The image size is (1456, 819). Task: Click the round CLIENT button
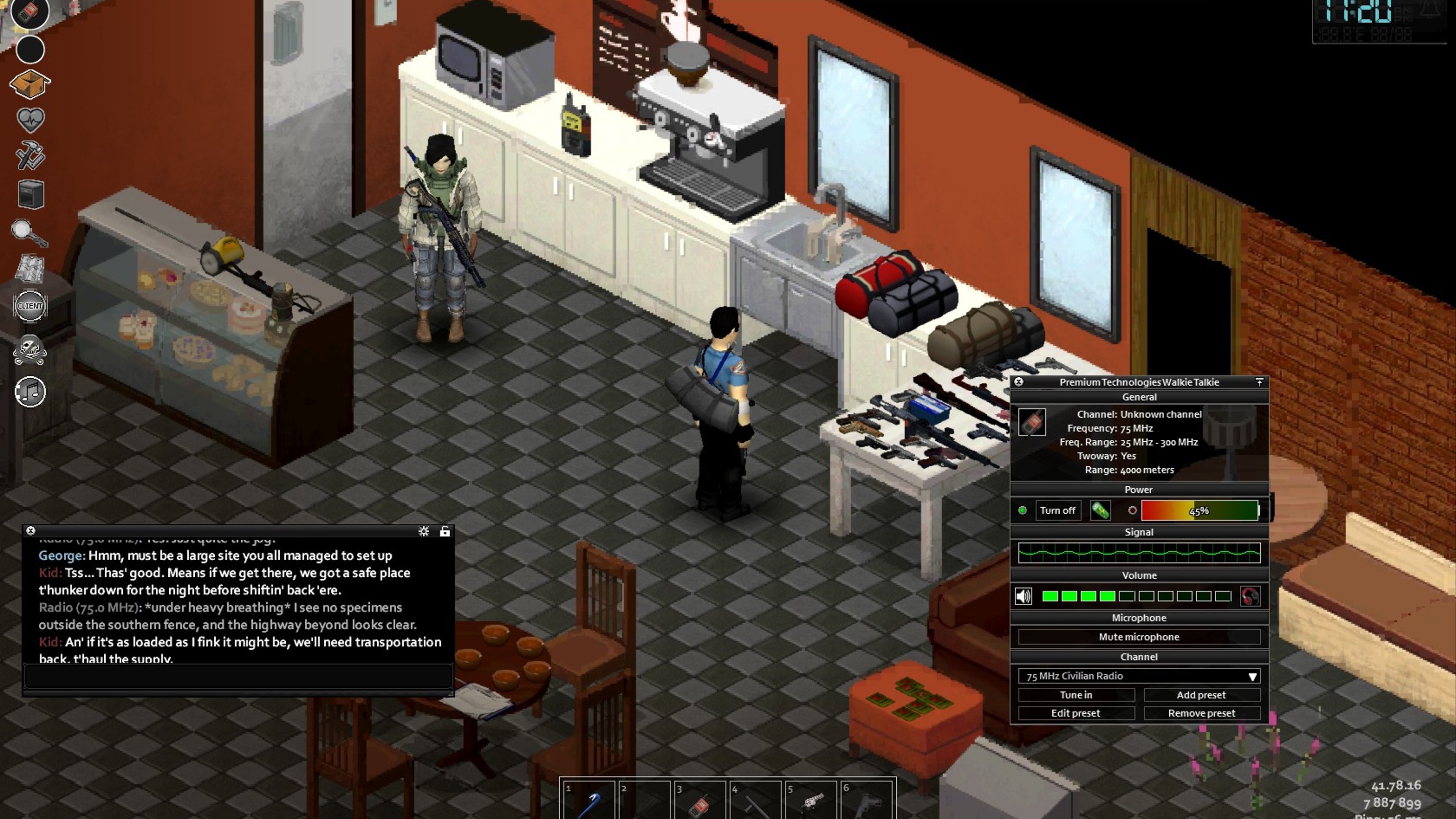30,306
